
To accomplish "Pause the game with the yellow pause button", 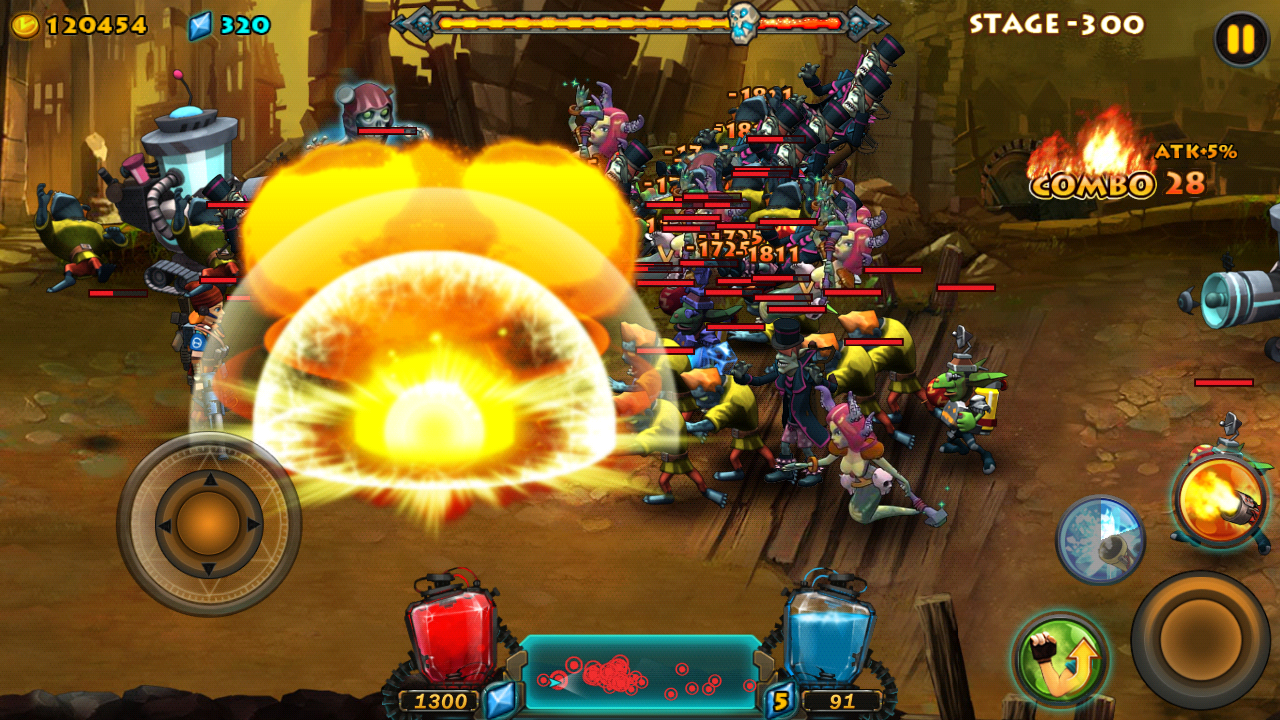I will point(1241,40).
